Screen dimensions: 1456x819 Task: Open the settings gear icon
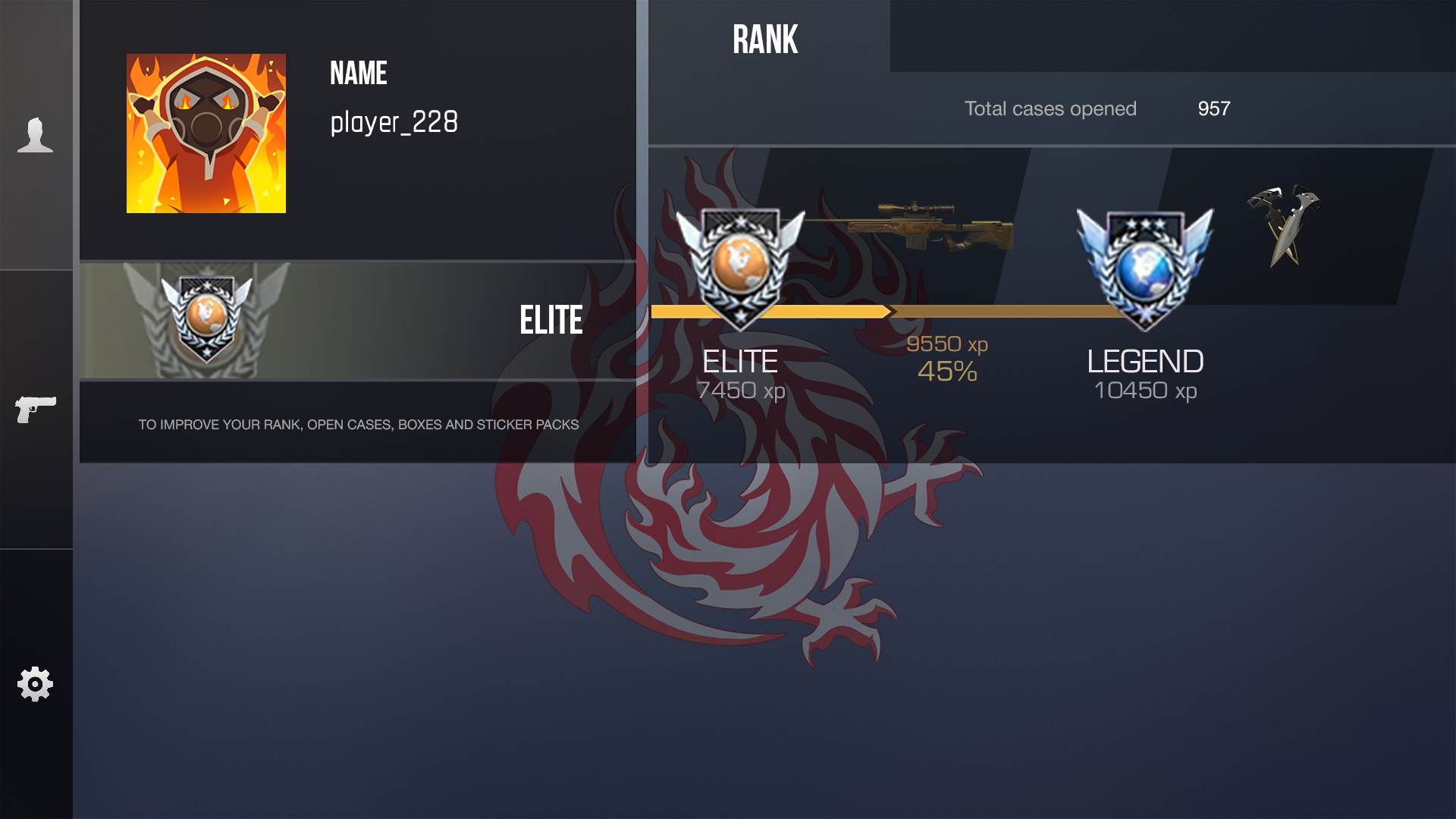coord(36,683)
